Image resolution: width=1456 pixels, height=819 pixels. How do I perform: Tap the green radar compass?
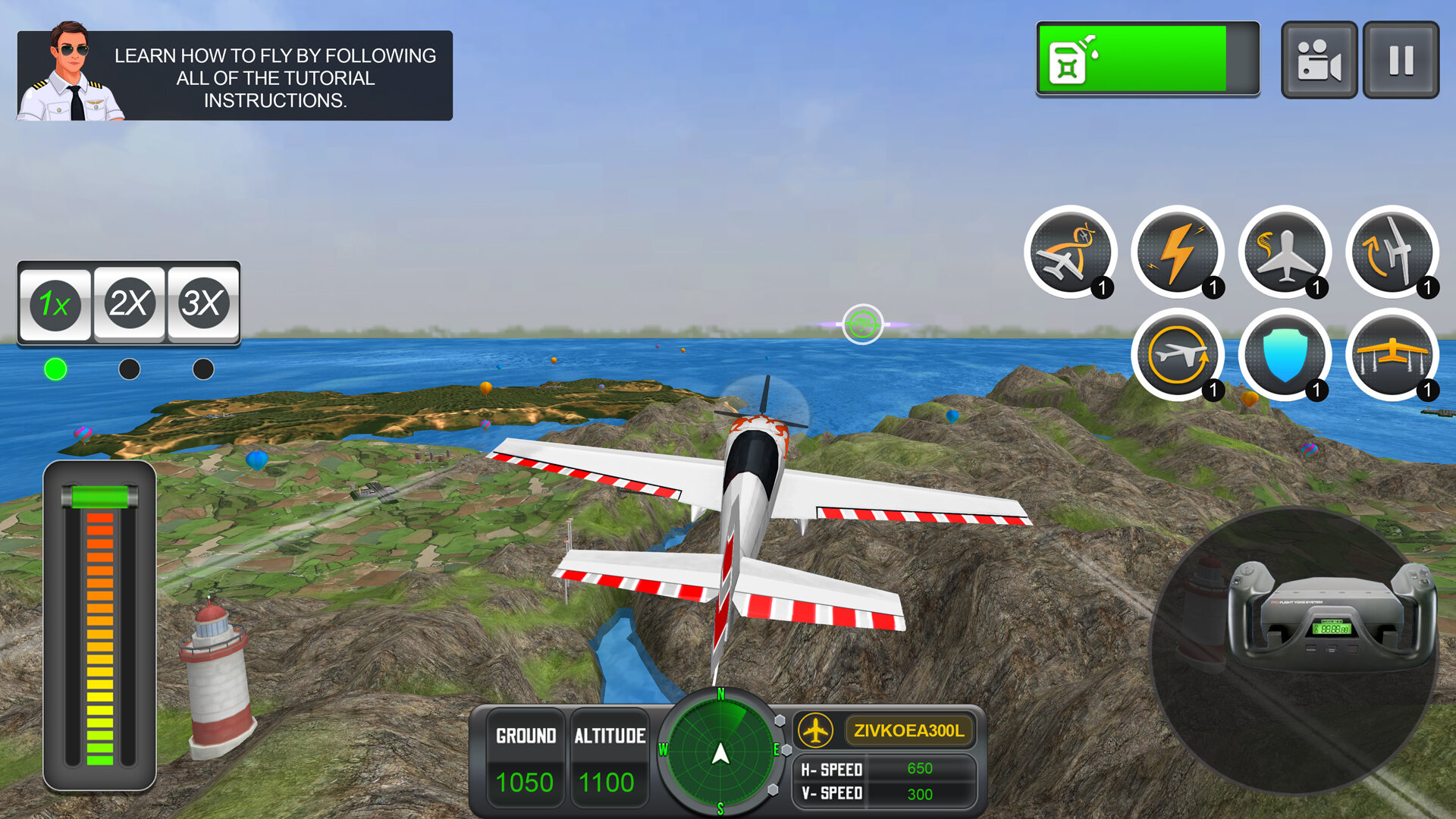coord(720,752)
